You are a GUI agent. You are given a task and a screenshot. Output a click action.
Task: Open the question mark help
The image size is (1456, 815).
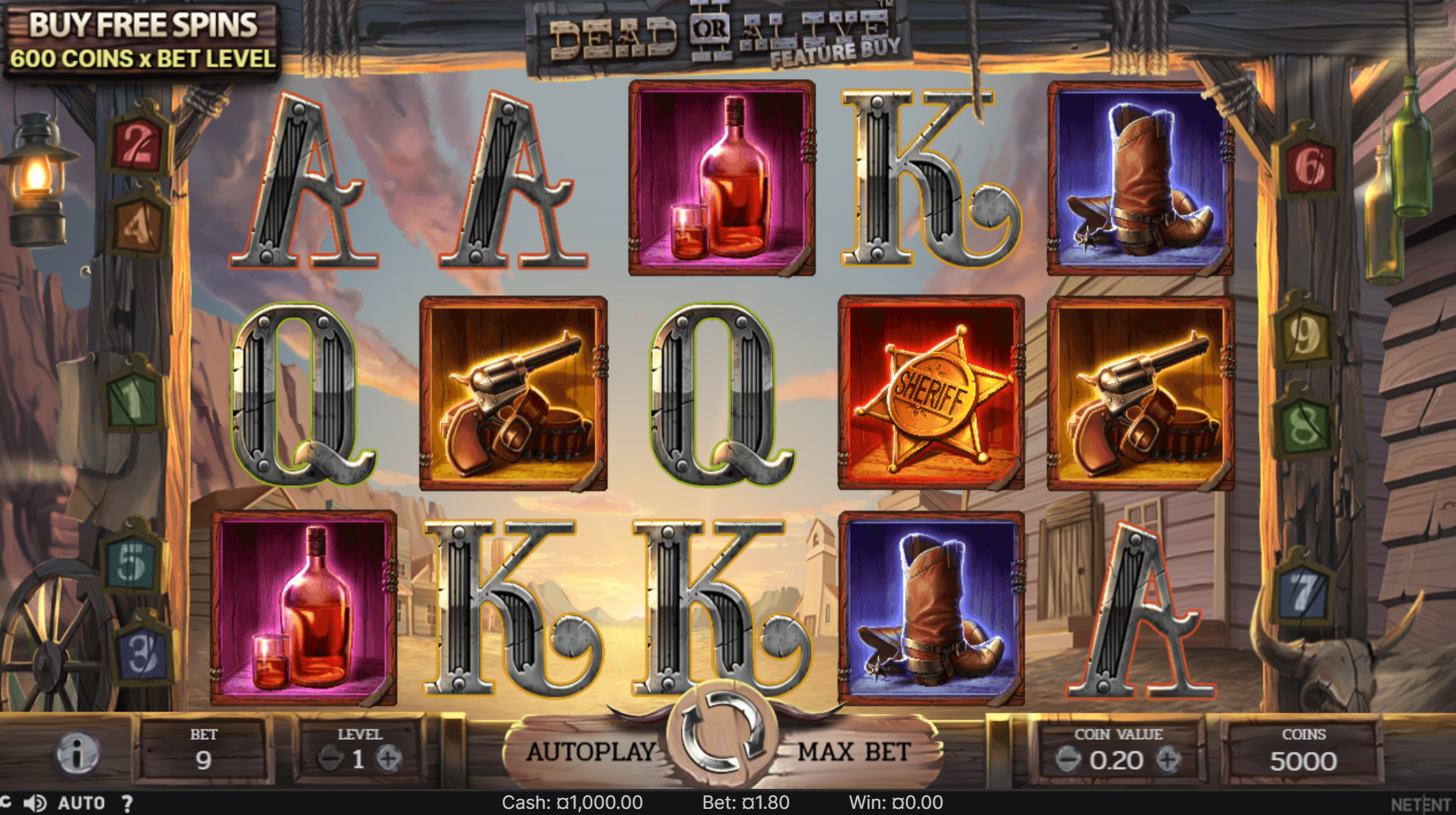click(126, 803)
